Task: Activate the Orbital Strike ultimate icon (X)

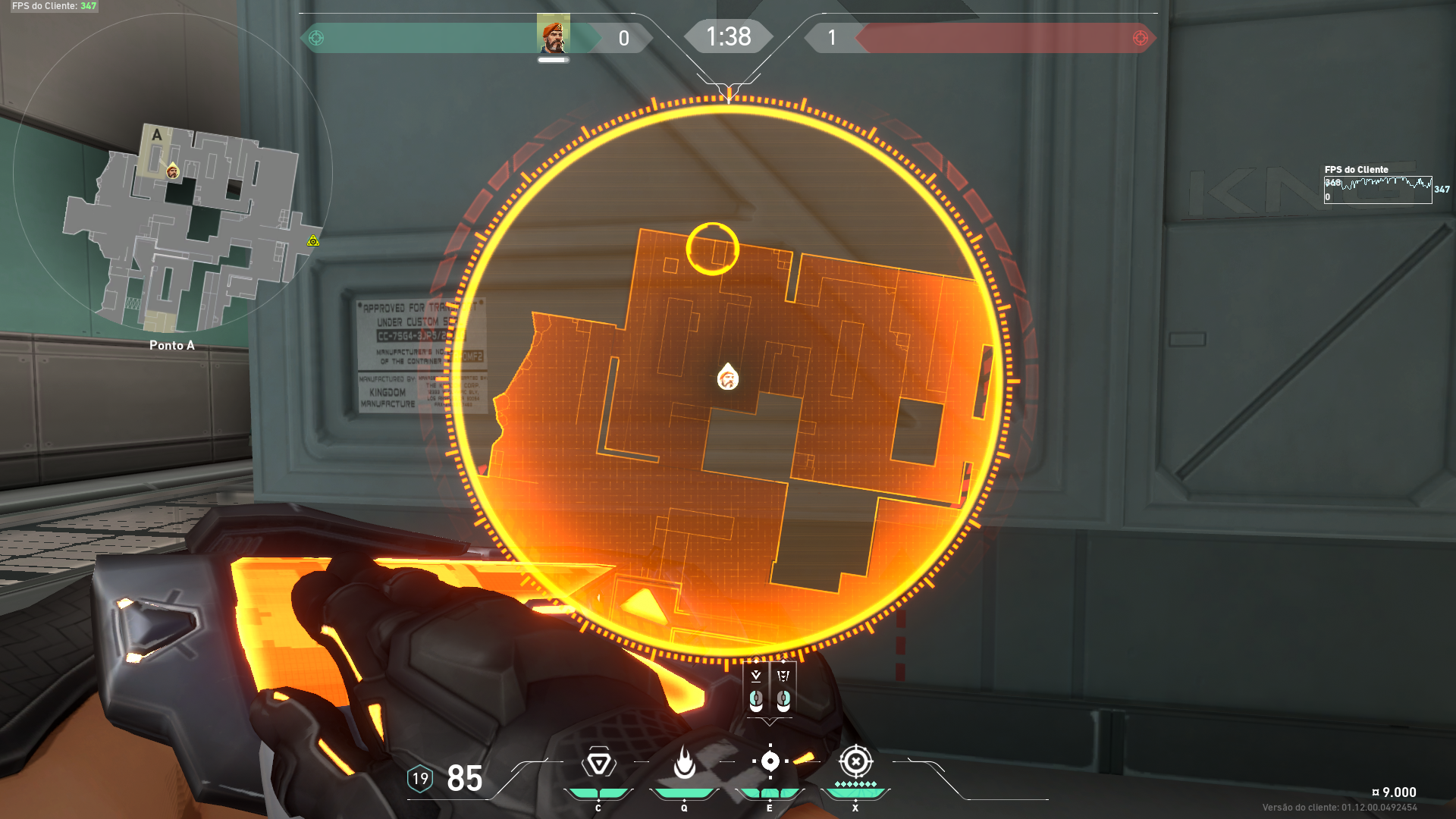Action: [x=856, y=760]
